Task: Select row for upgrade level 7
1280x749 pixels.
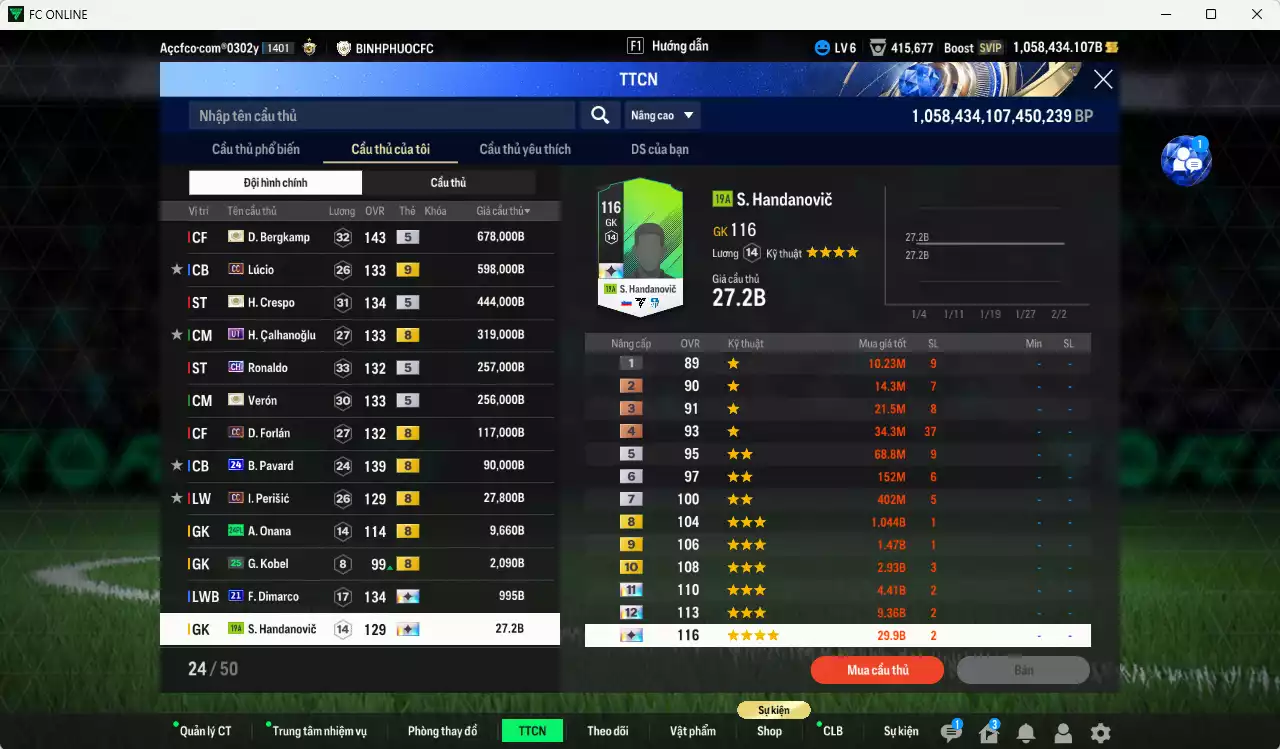Action: coord(838,498)
